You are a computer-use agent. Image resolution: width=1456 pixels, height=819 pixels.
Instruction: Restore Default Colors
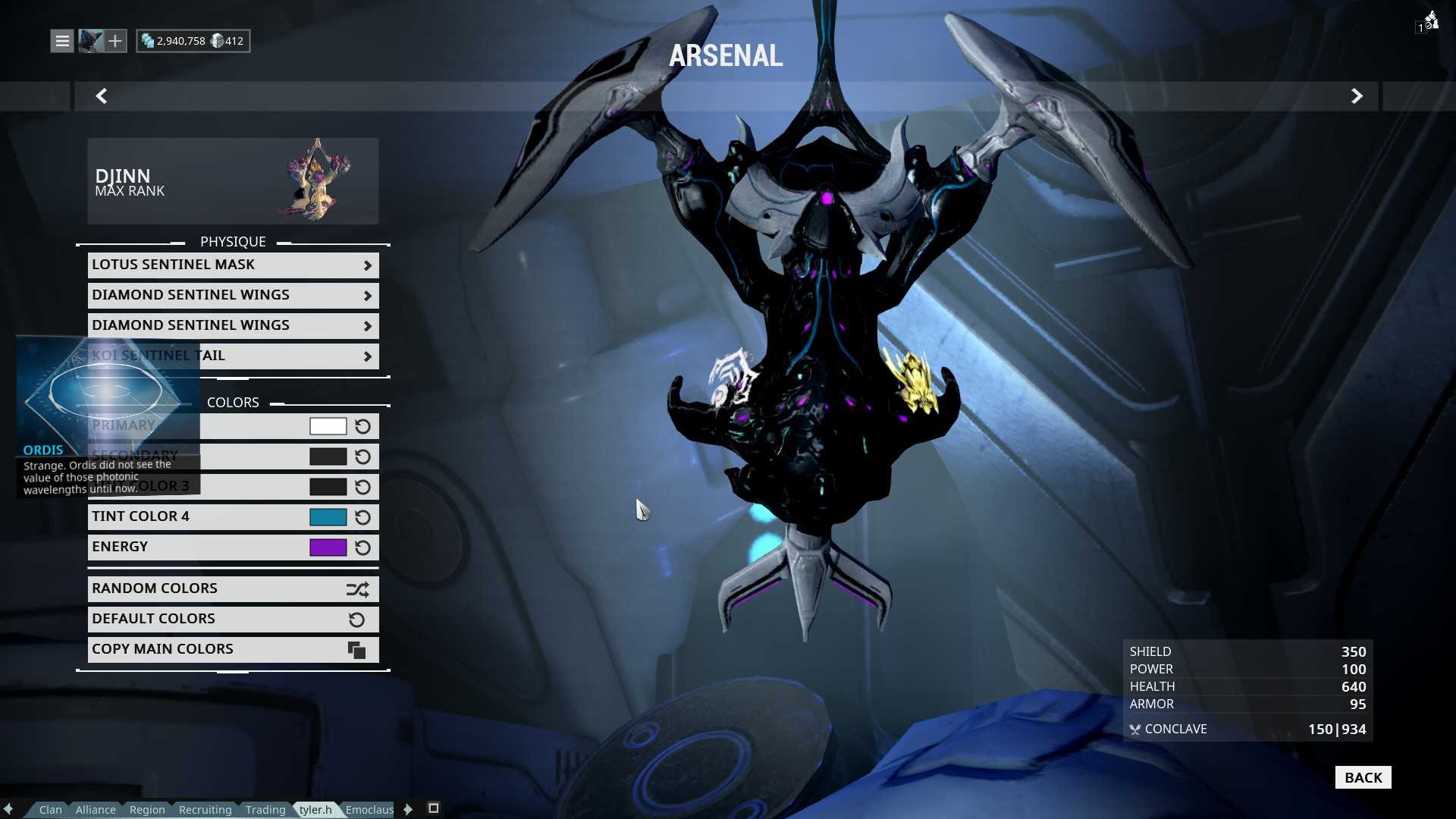(233, 619)
